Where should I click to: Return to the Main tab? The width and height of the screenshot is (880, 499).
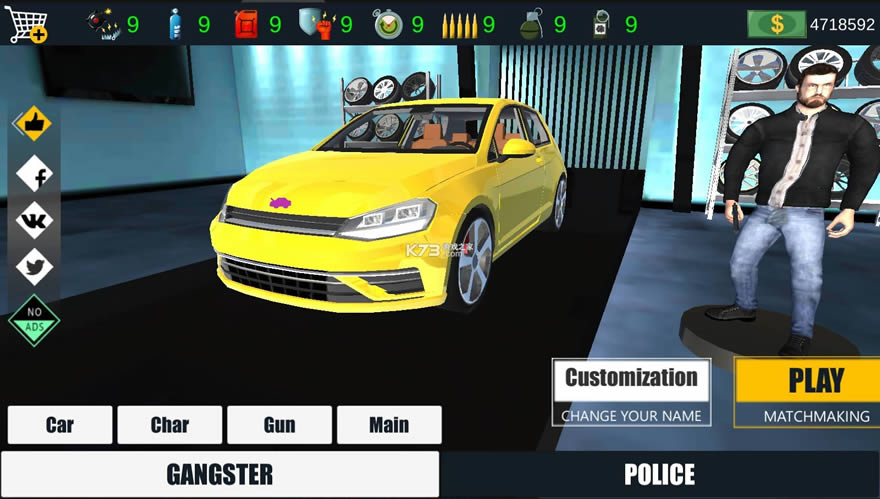389,425
